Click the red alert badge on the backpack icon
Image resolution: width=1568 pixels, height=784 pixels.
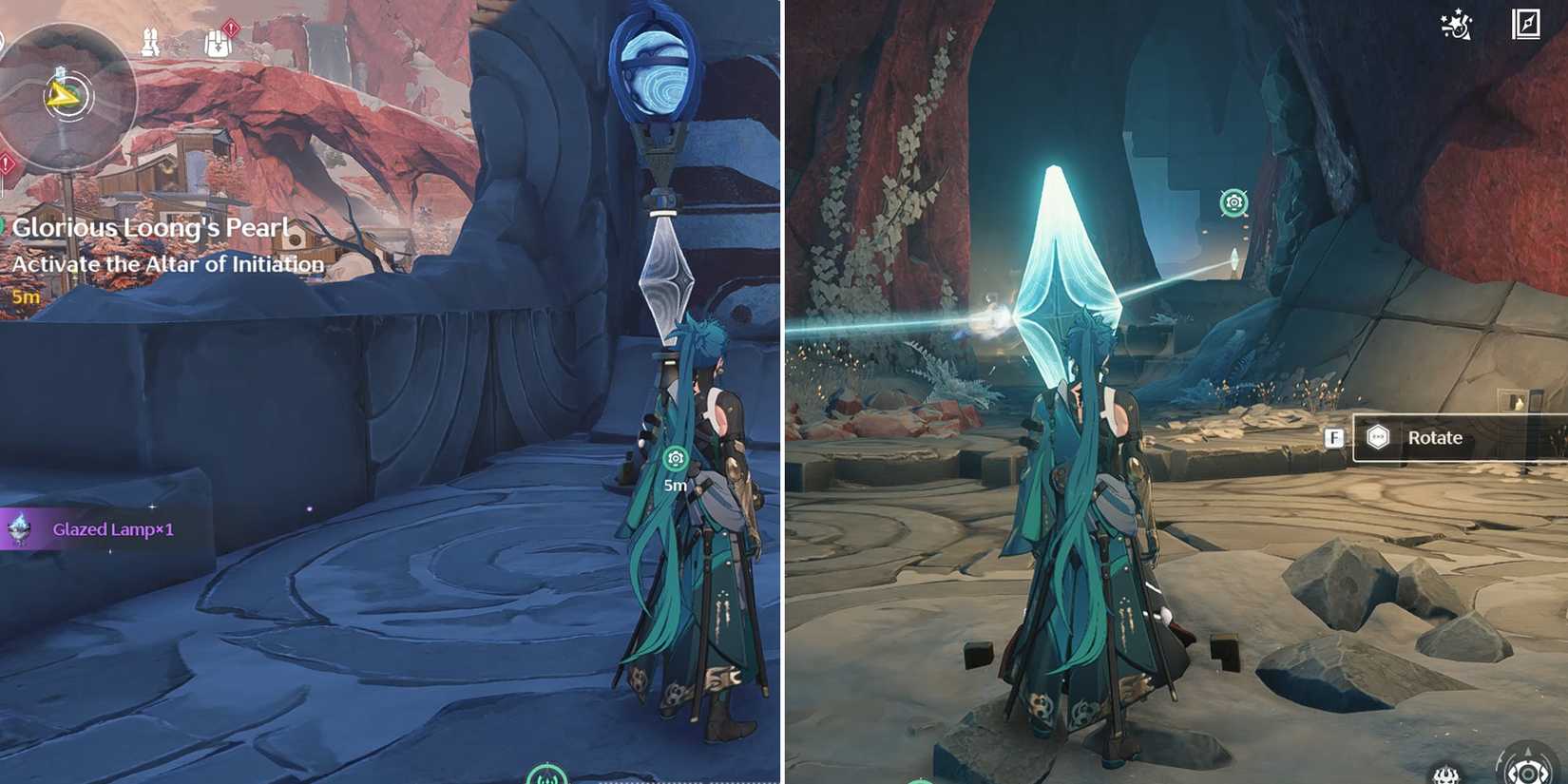click(231, 27)
